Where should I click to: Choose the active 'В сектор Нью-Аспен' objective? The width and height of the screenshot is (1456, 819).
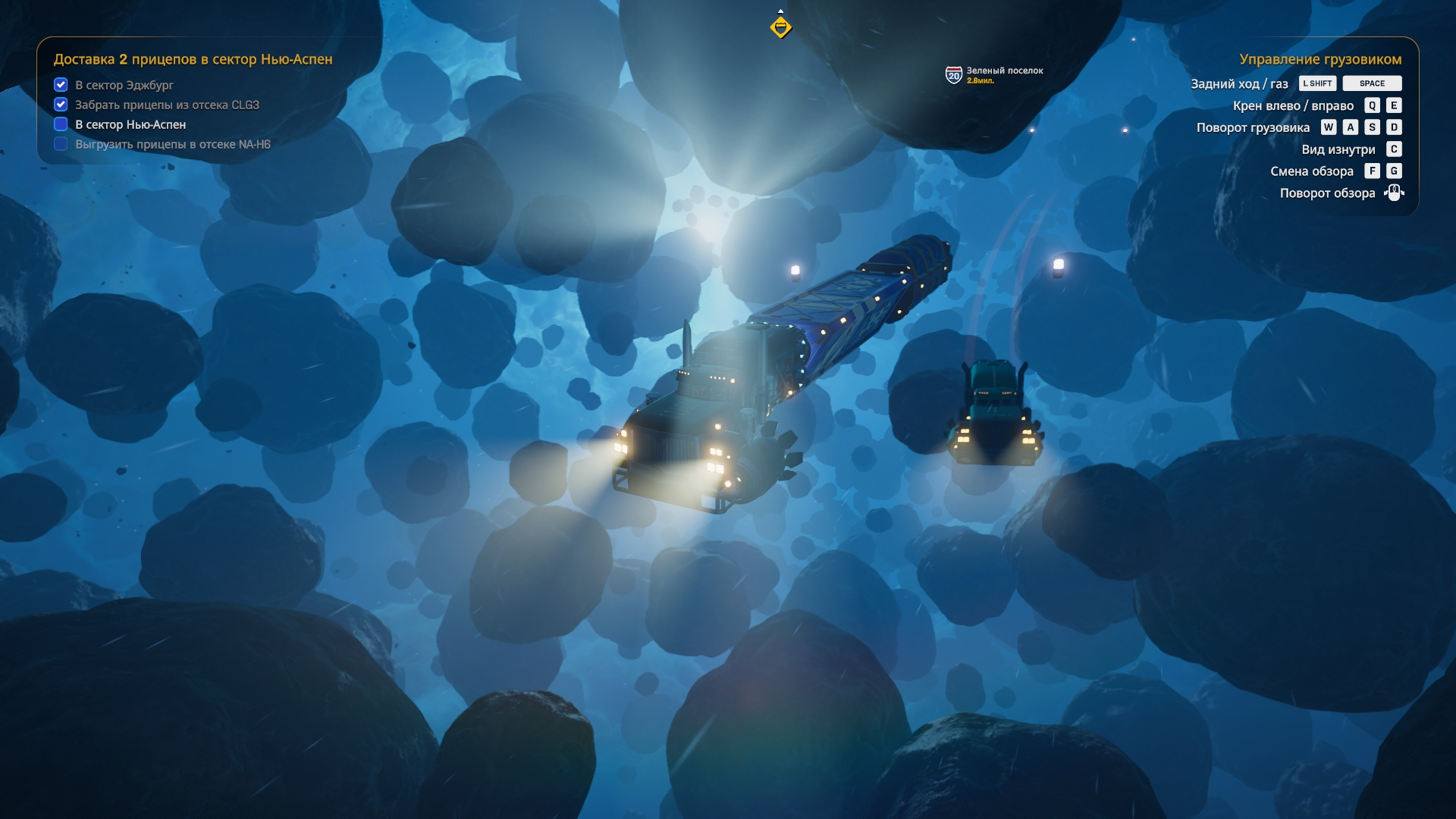130,124
